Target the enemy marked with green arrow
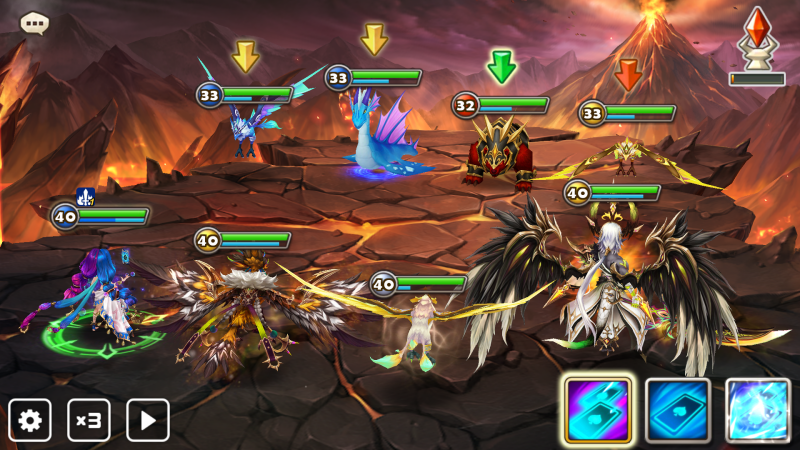Viewport: 800px width, 450px height. click(x=500, y=155)
